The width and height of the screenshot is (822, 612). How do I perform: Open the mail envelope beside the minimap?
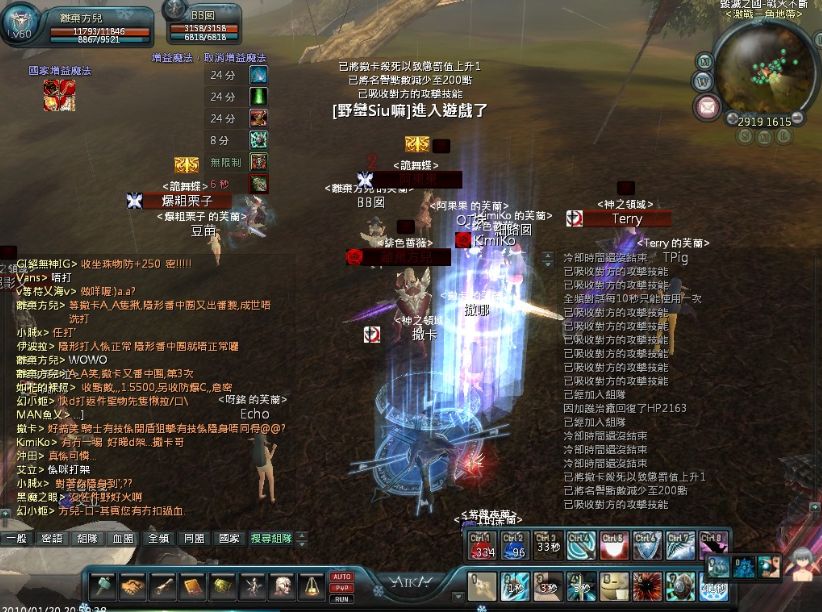coord(709,105)
